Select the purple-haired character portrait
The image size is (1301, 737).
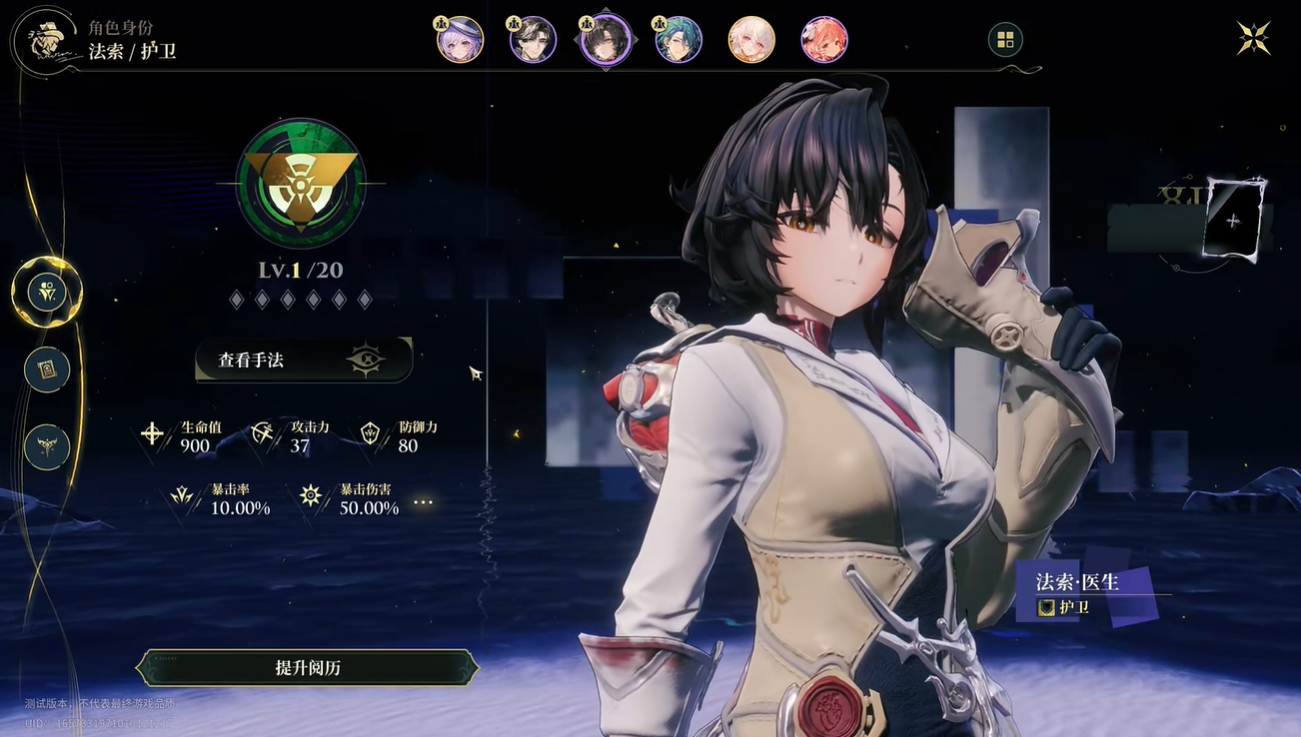[x=460, y=41]
